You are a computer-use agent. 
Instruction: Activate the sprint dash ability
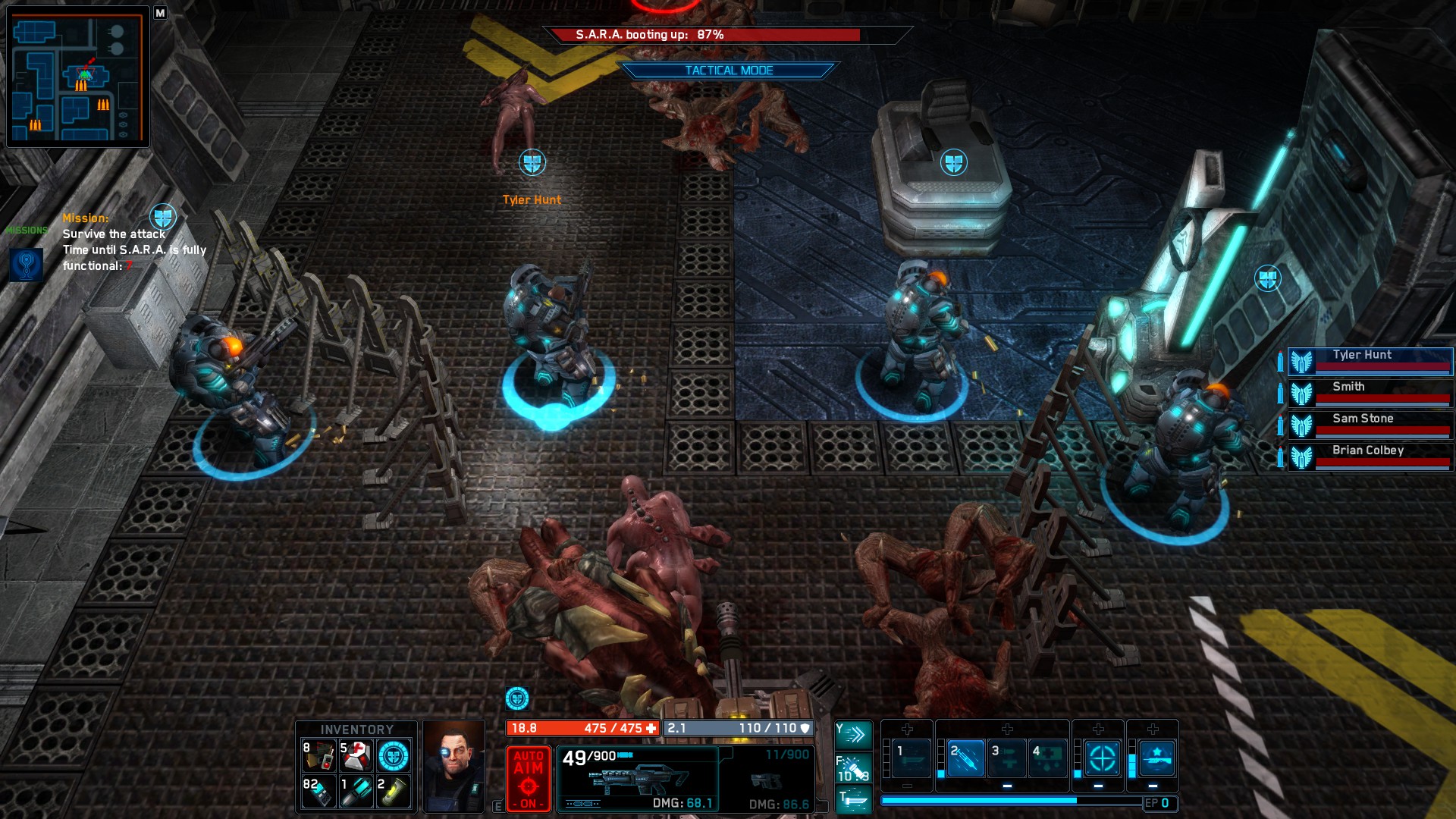coord(853,734)
